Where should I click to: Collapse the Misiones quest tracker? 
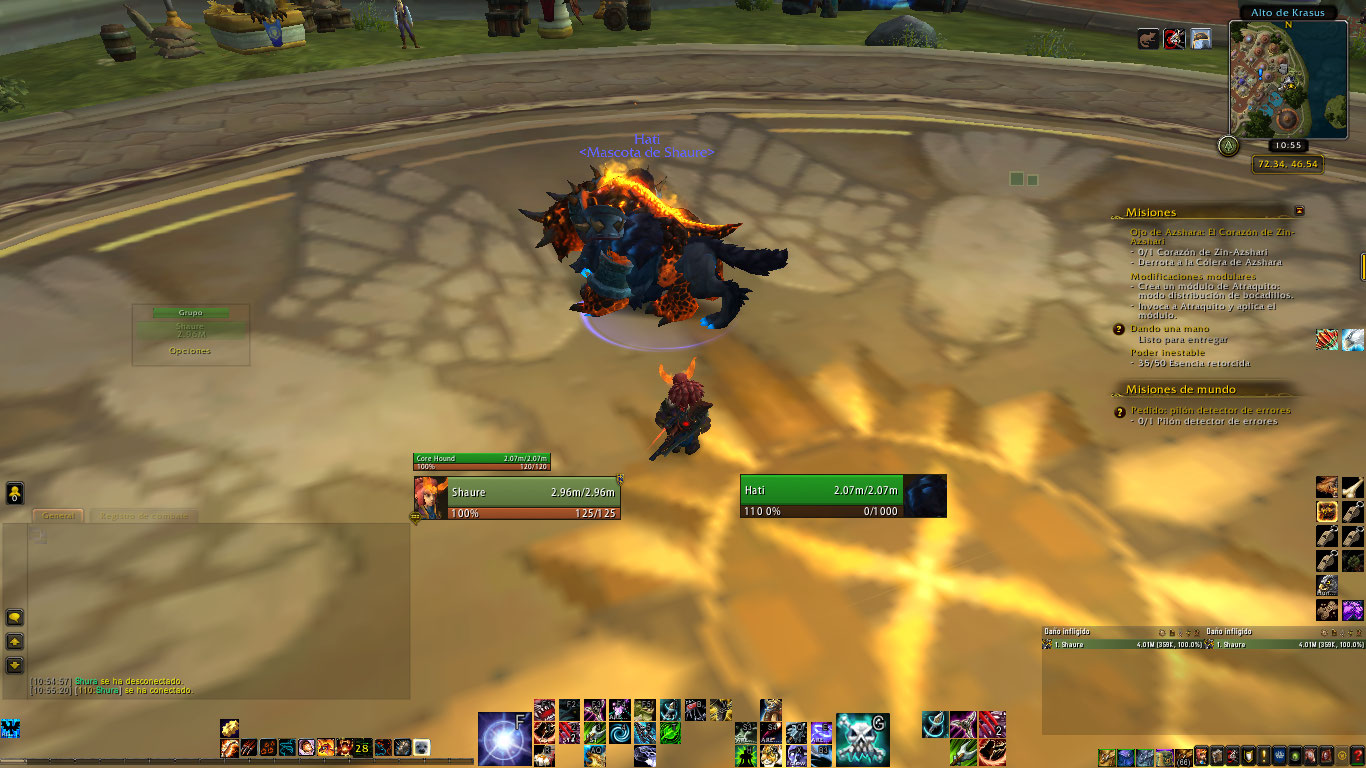(1299, 211)
